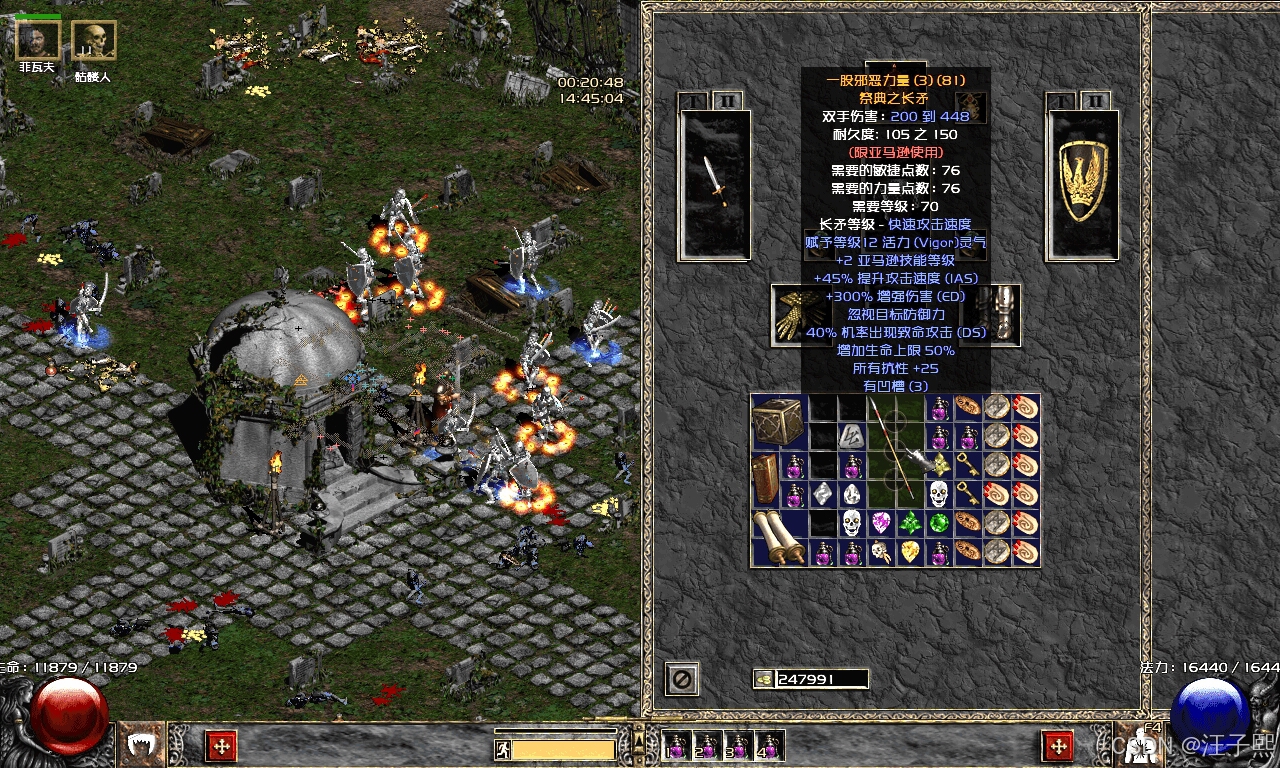Image resolution: width=1280 pixels, height=768 pixels.
Task: Click the yellow topaz gem in inventory
Action: coord(909,551)
